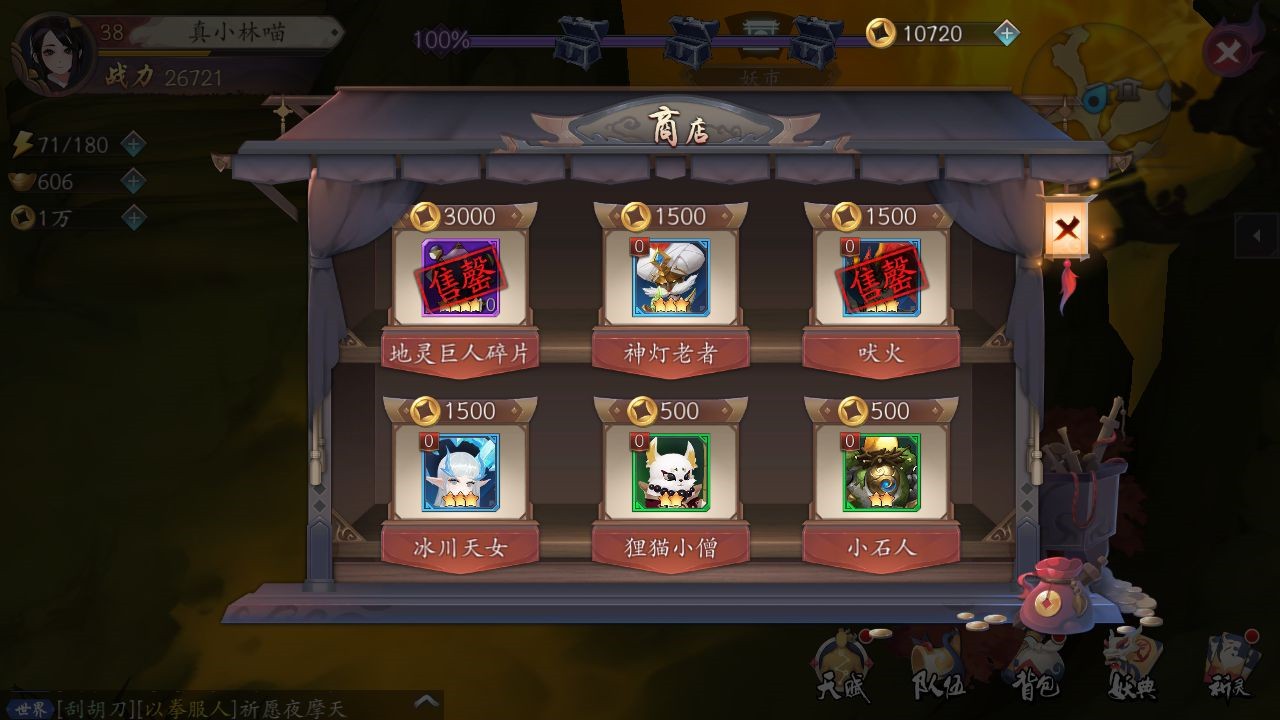1280x720 pixels.
Task: Expand the world chat with the arrow
Action: click(427, 702)
